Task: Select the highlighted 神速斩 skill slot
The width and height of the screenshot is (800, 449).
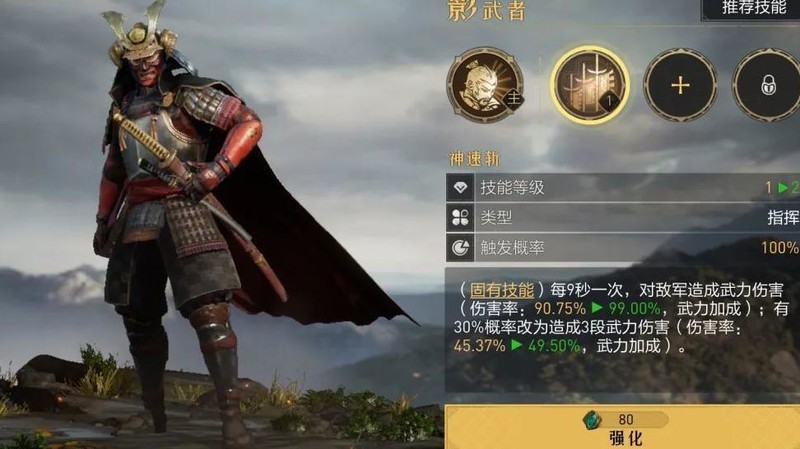Action: tap(590, 85)
